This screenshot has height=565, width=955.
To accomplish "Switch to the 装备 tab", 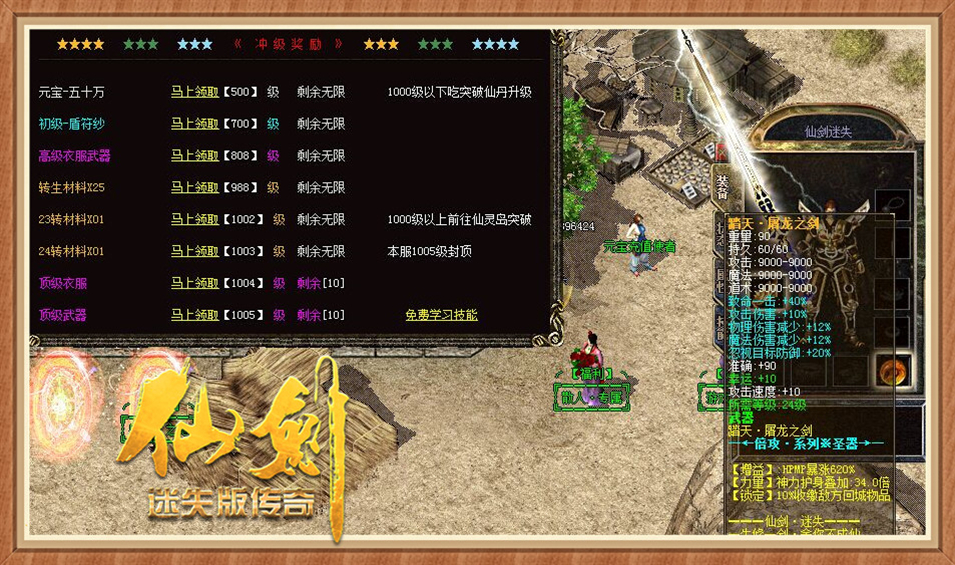I will (722, 185).
